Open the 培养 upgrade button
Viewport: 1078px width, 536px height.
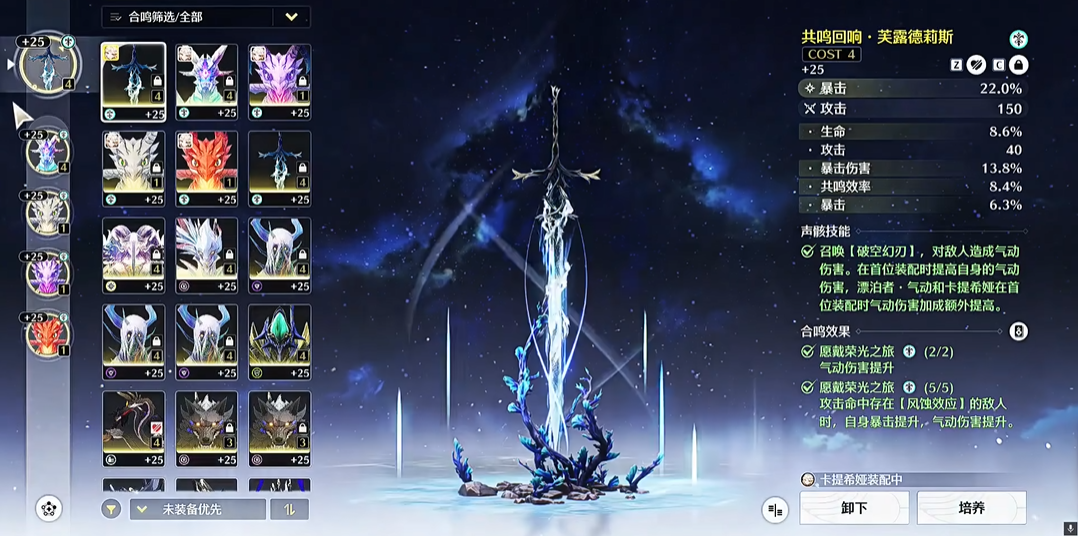click(971, 508)
